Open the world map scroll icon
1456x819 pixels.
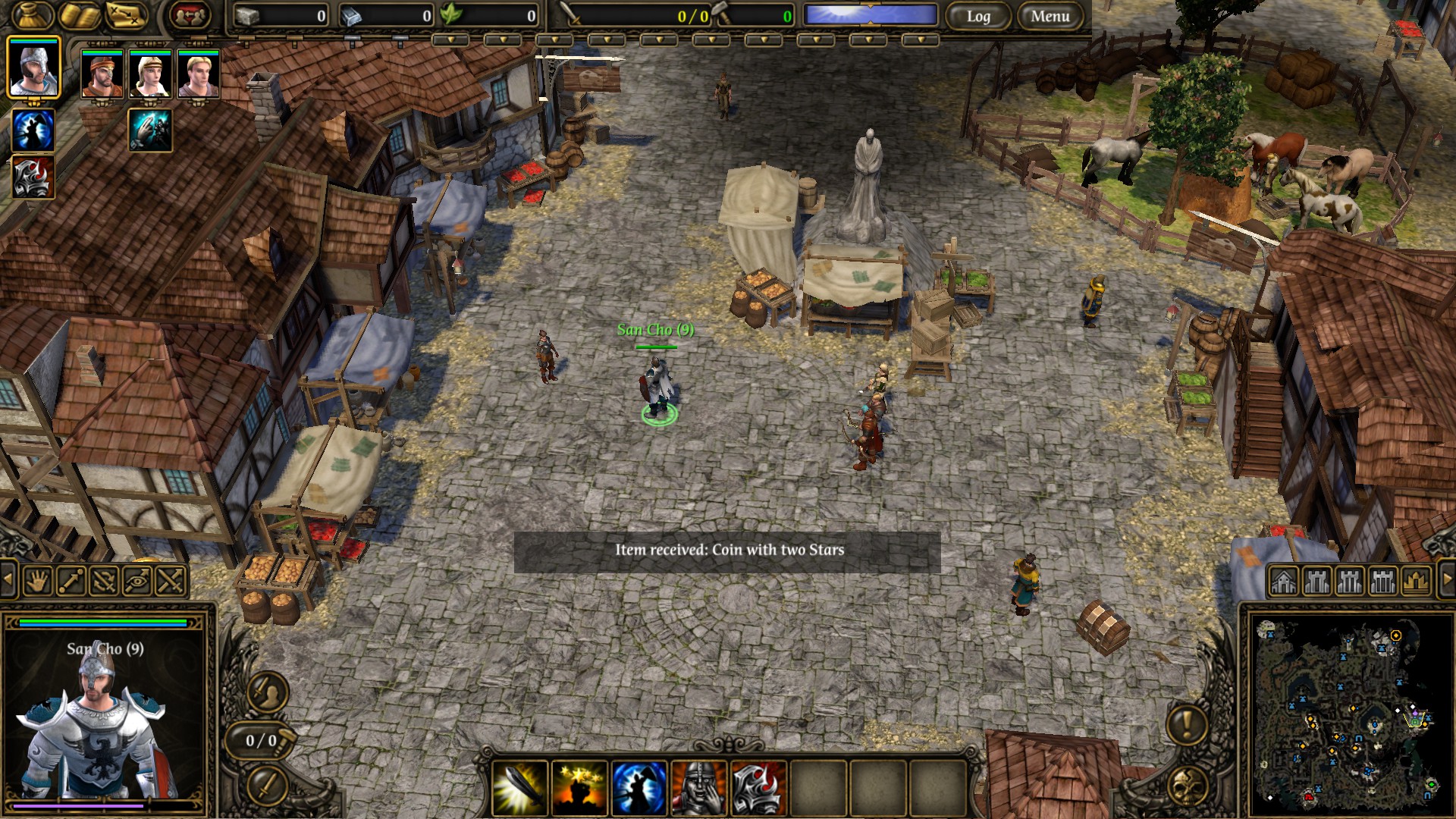pos(126,15)
